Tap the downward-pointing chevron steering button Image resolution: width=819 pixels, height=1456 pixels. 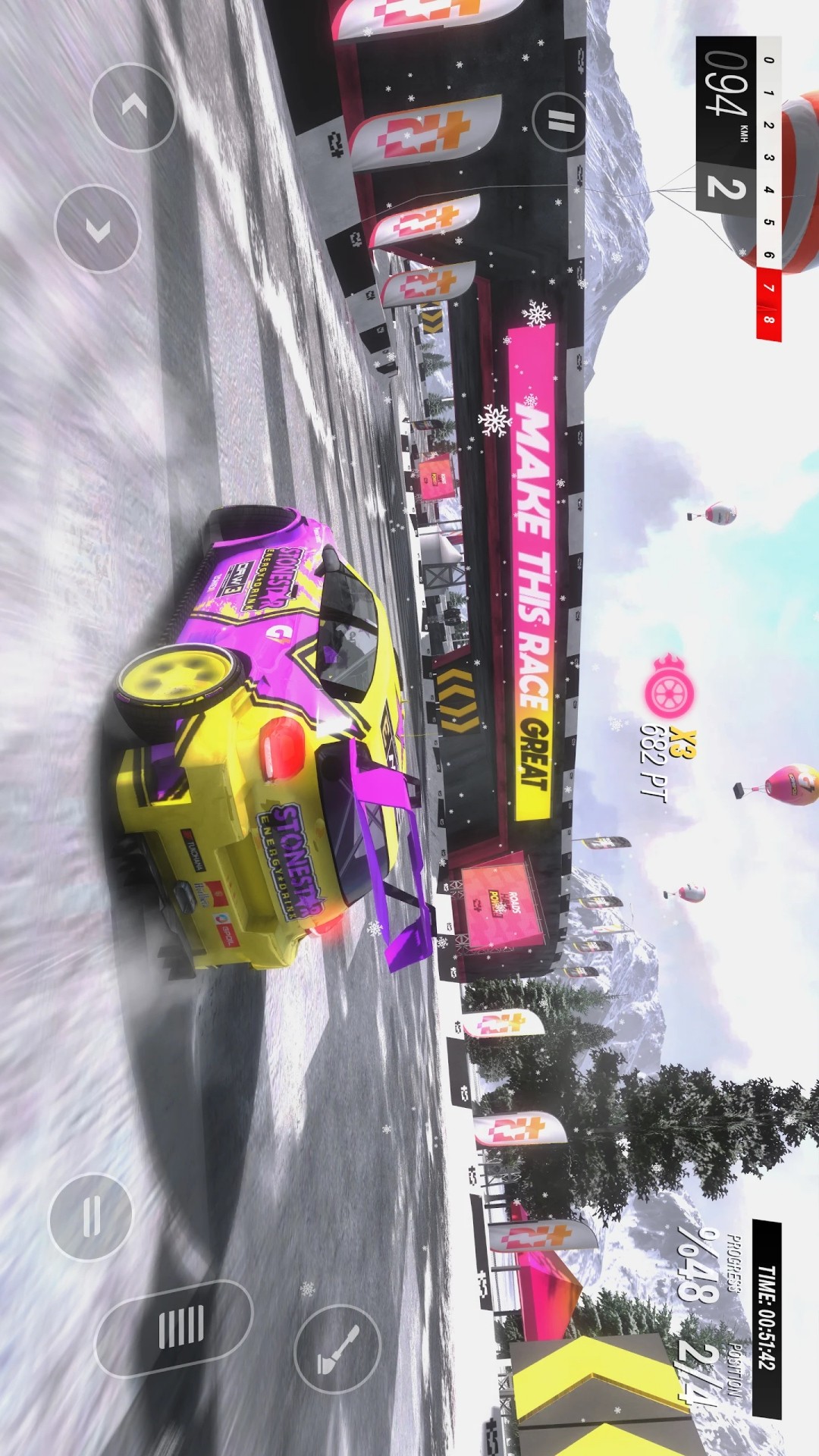[x=99, y=228]
